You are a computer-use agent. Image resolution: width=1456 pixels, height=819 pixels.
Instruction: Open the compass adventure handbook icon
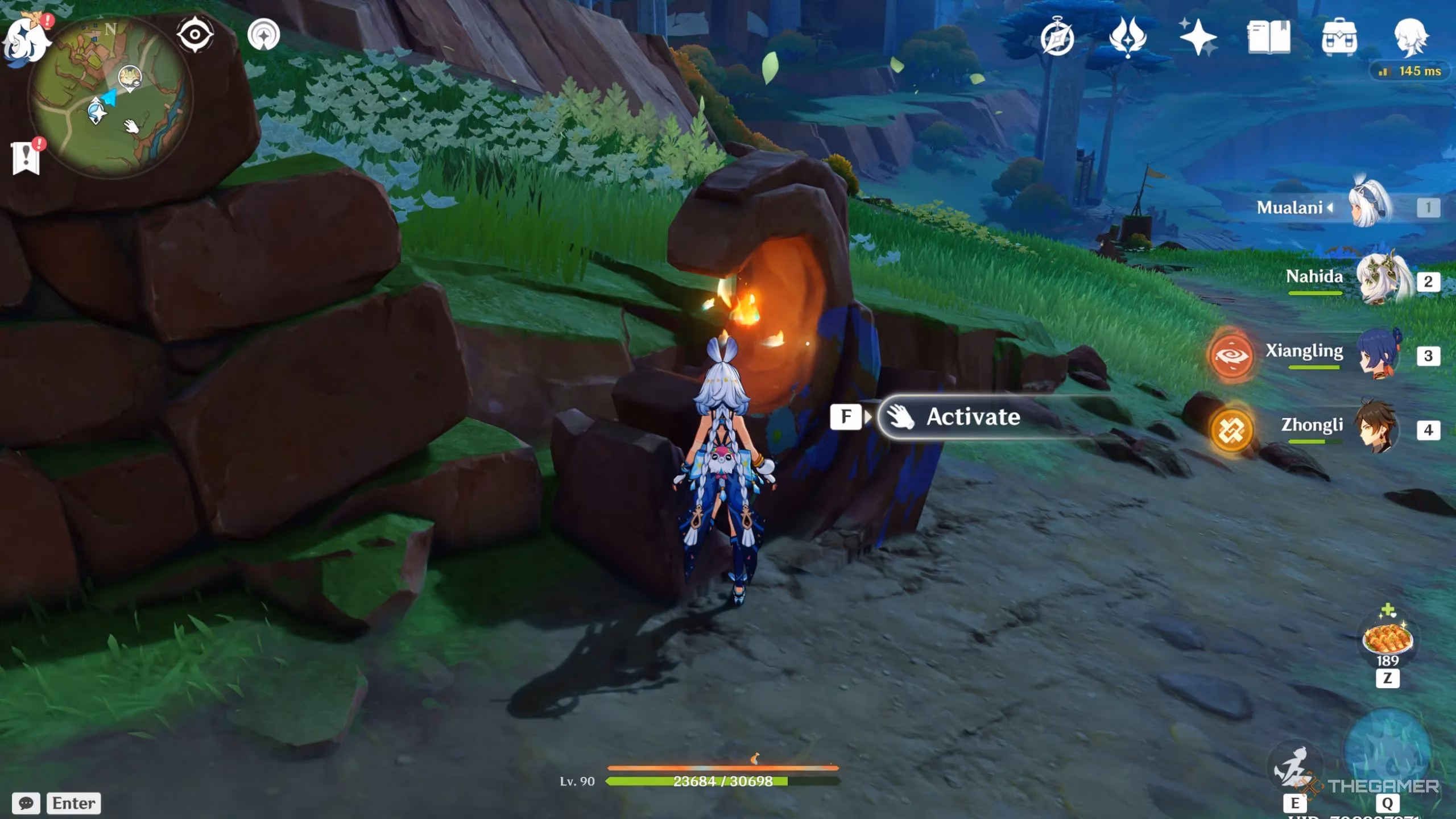(1057, 38)
